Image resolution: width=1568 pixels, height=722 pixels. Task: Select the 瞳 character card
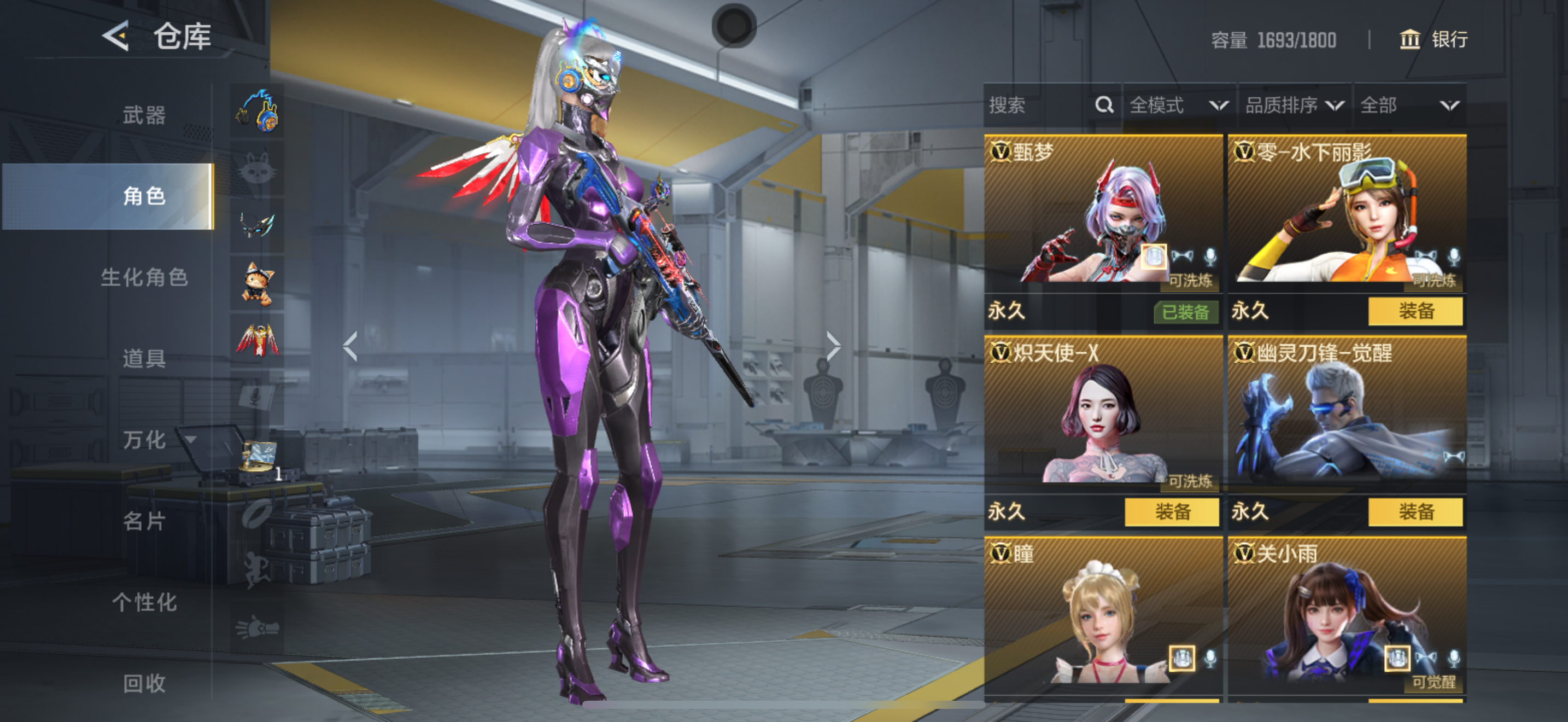tap(1103, 615)
